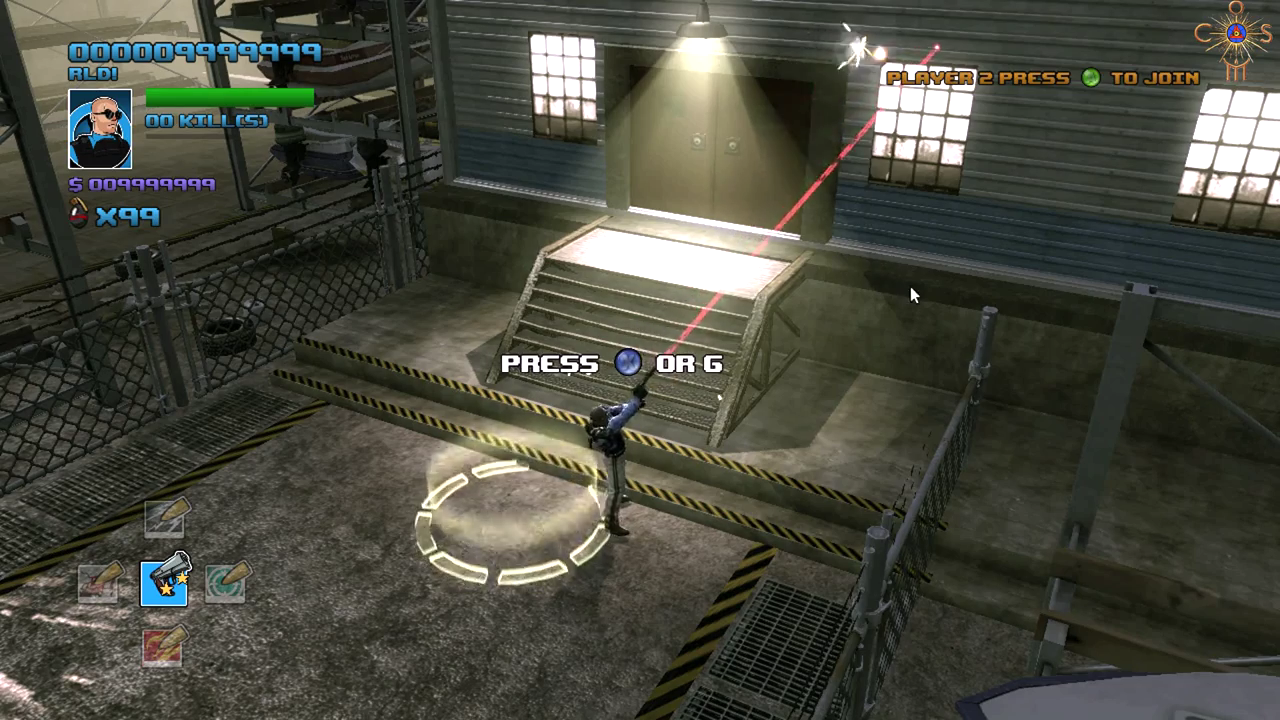Image resolution: width=1280 pixels, height=720 pixels.
Task: Pick the green target bullet ammo icon
Action: [226, 582]
